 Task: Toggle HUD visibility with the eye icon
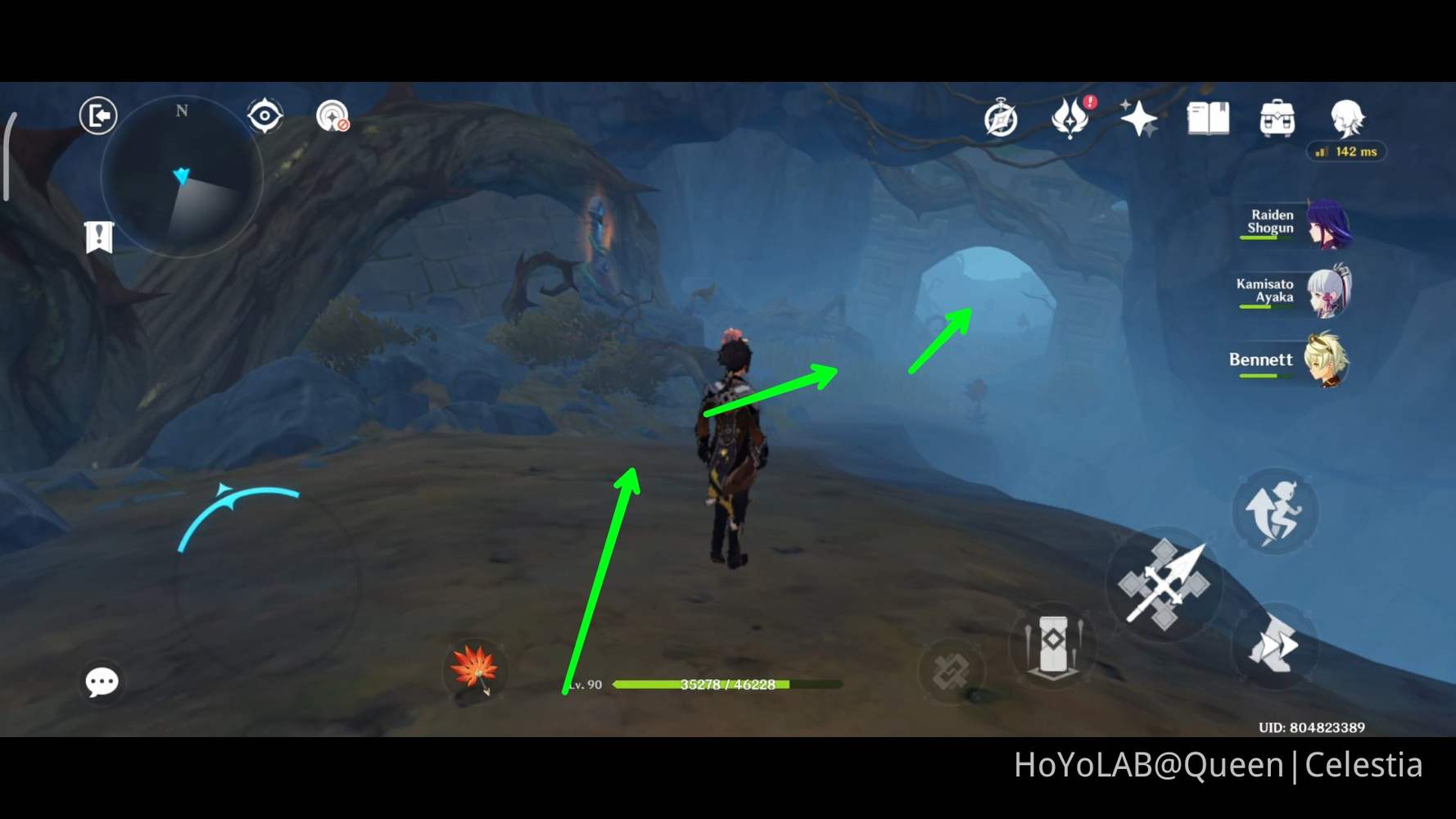(x=265, y=116)
